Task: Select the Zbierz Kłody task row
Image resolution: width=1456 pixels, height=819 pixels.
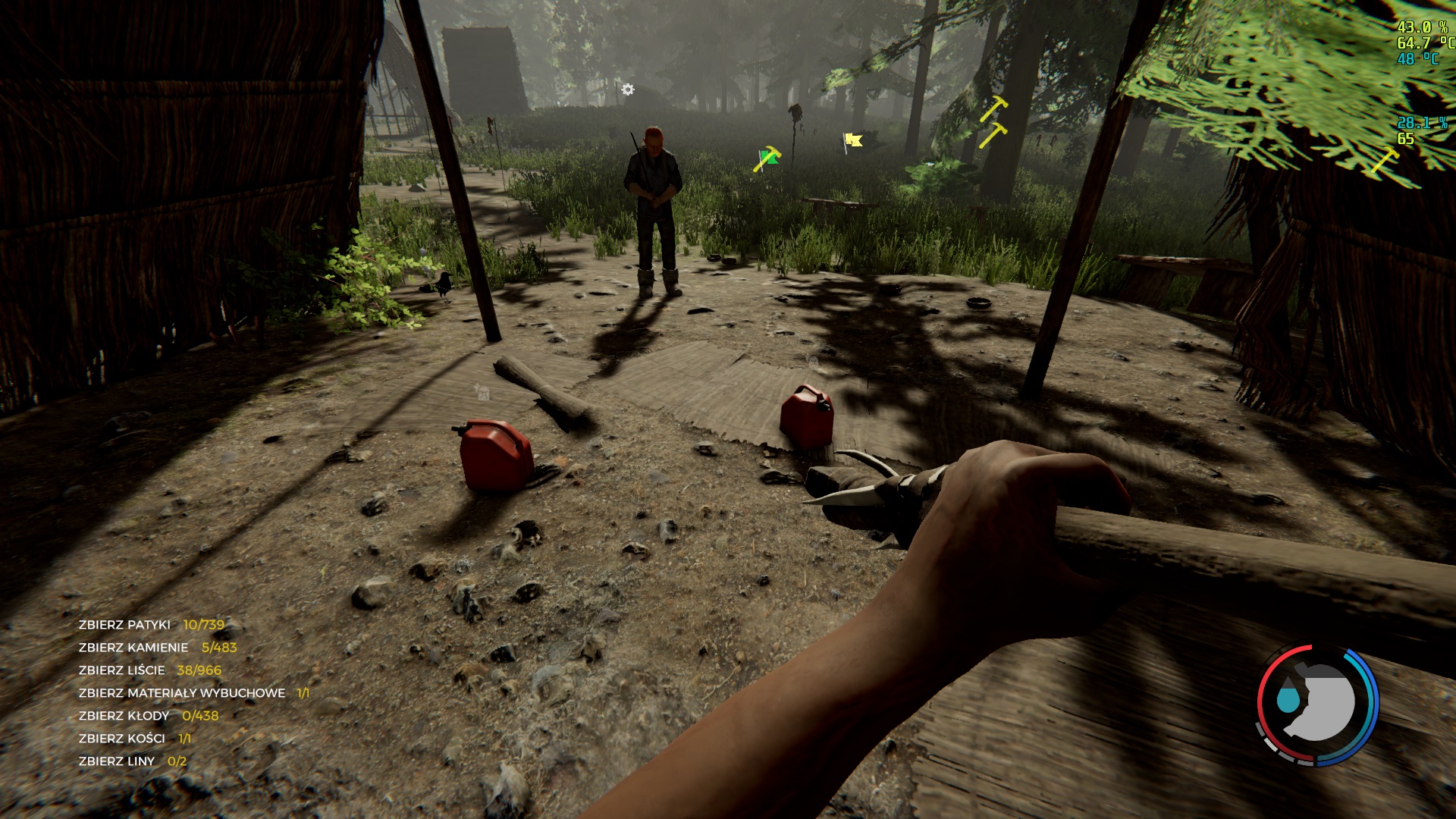Action: coord(148,716)
